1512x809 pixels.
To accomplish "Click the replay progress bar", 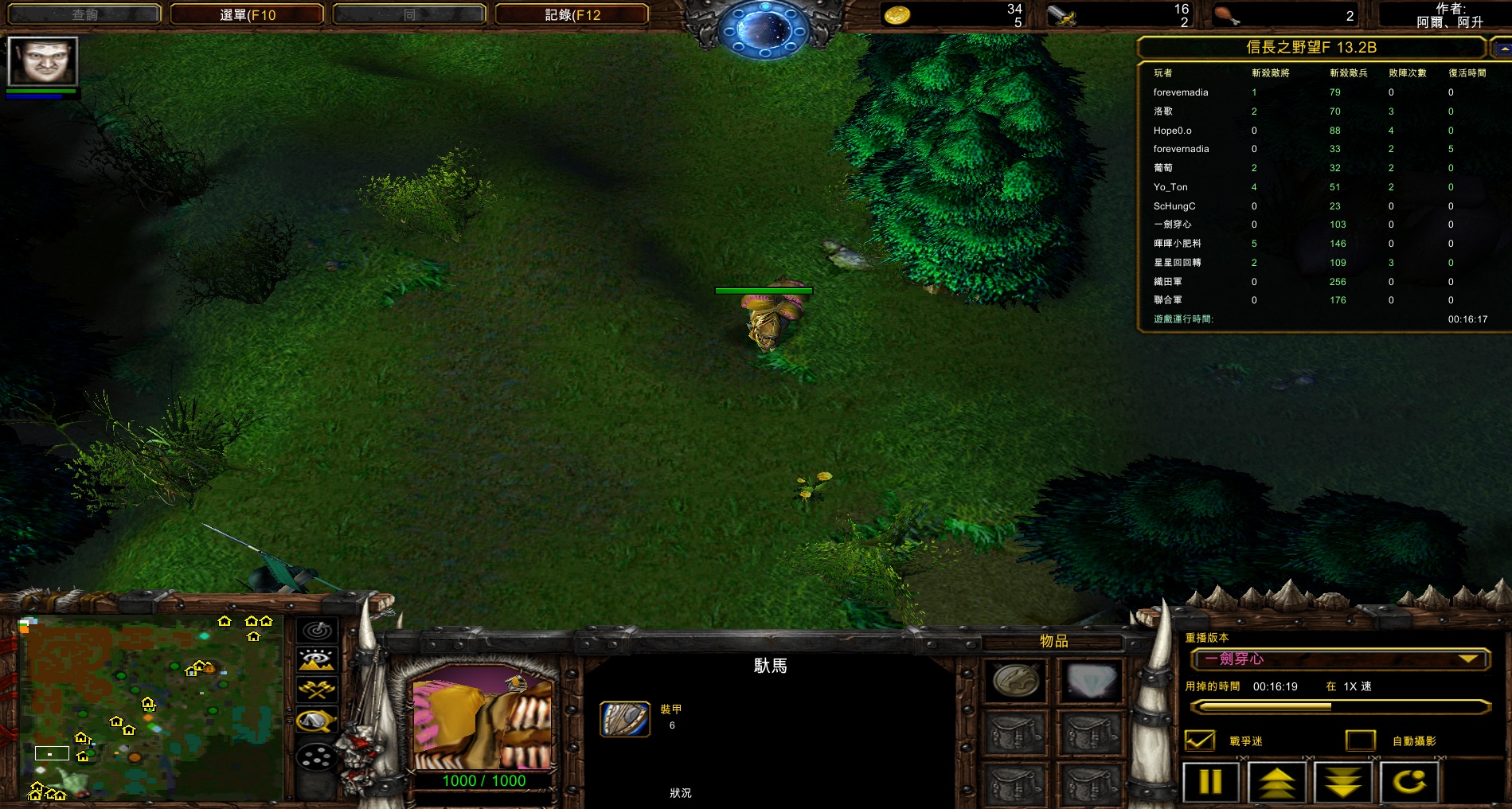I will (x=1339, y=706).
